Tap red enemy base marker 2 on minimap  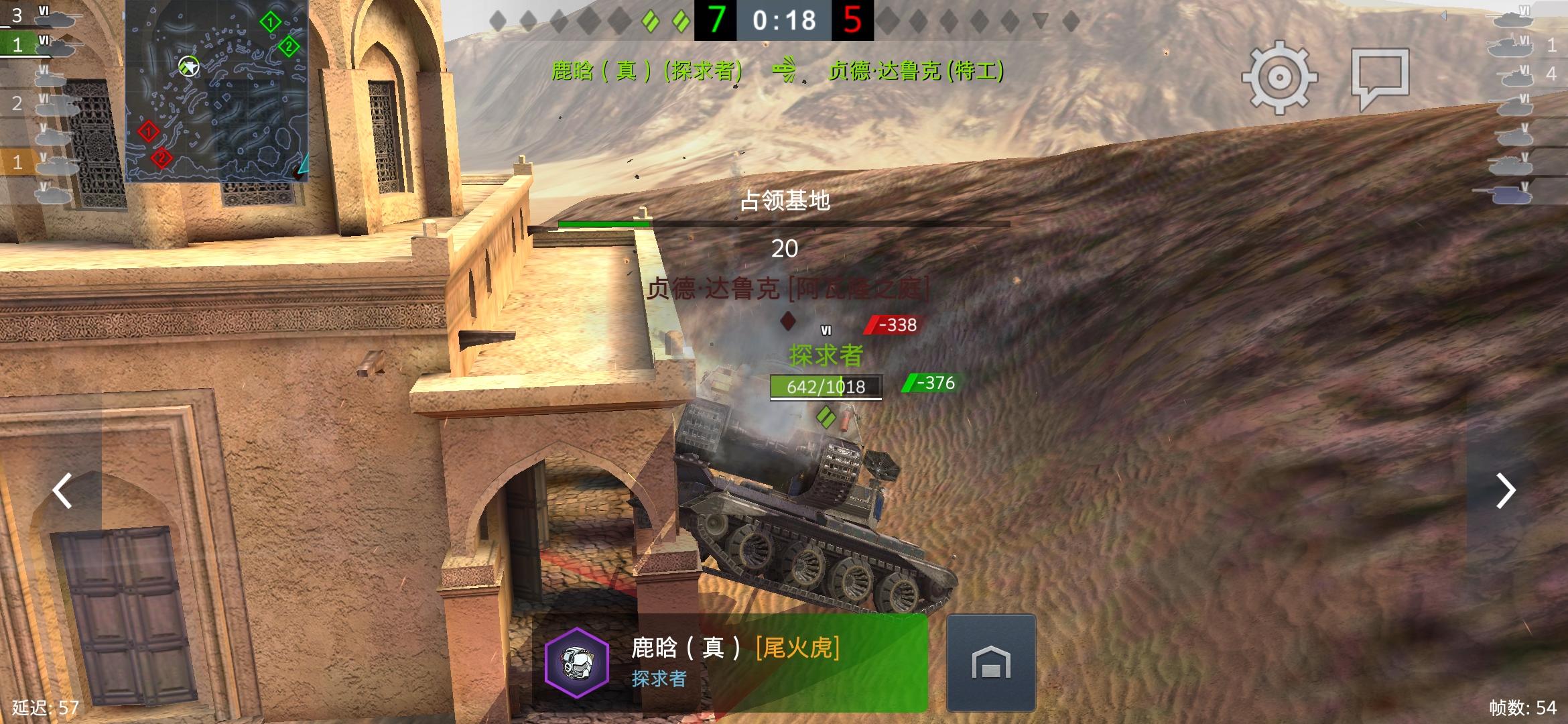click(x=161, y=158)
